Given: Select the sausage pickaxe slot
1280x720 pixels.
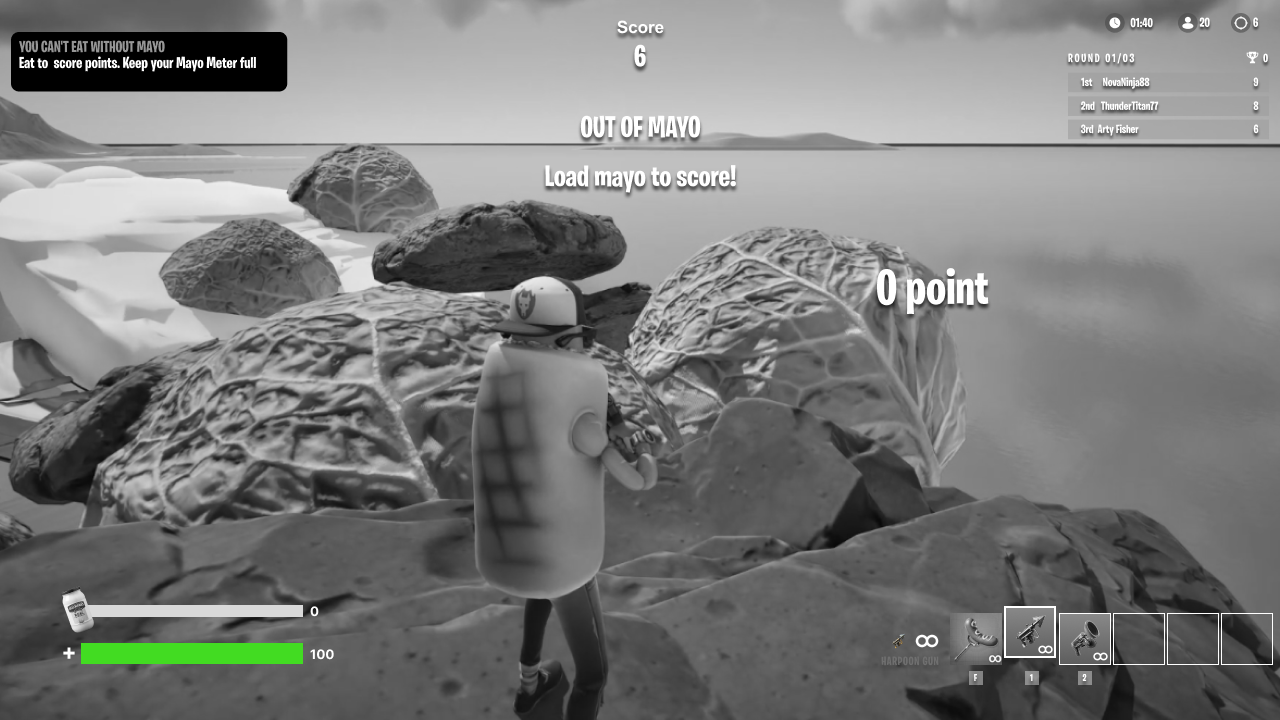Looking at the screenshot, I should point(976,639).
